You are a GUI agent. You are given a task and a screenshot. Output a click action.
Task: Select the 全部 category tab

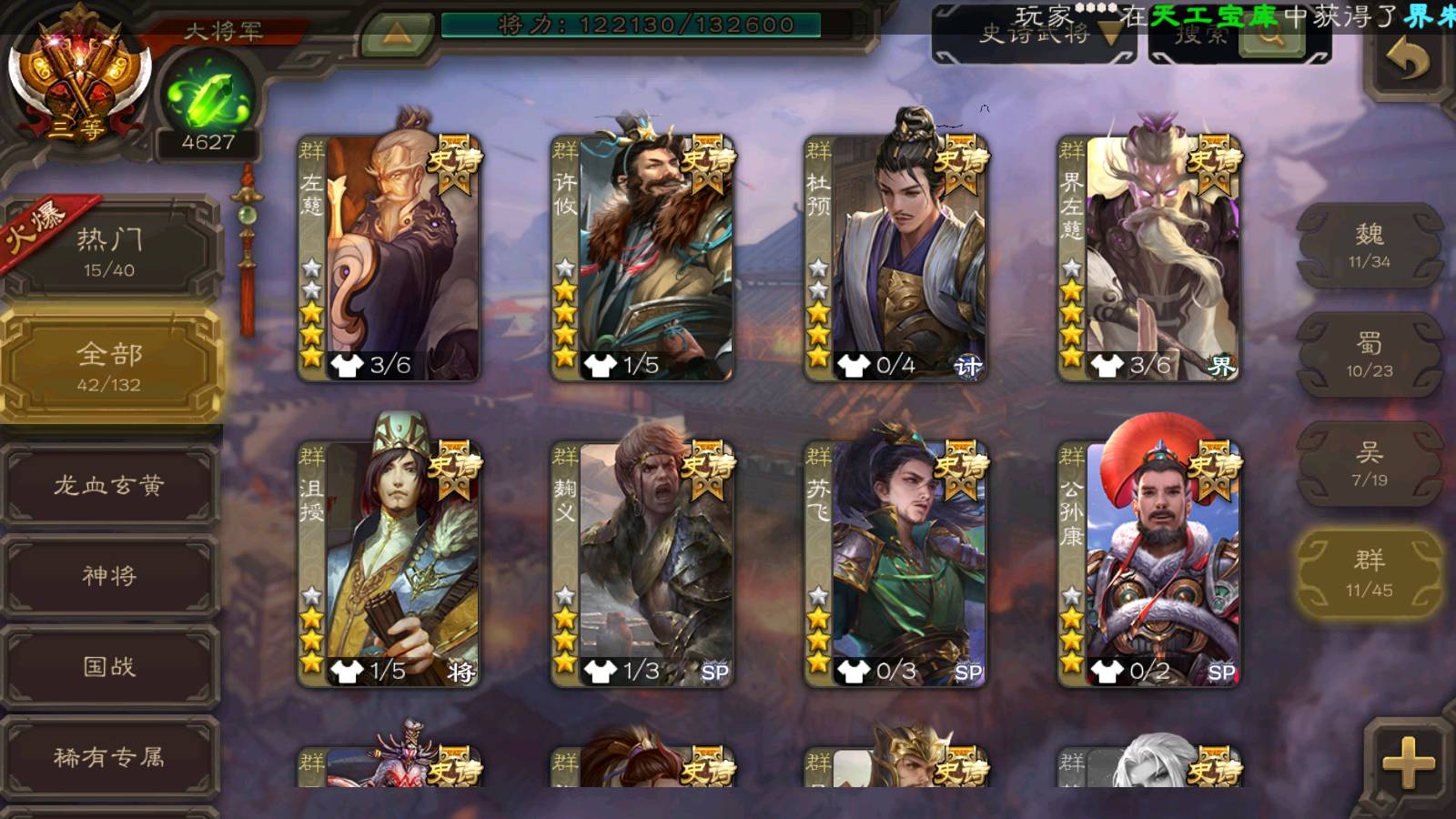109,366
